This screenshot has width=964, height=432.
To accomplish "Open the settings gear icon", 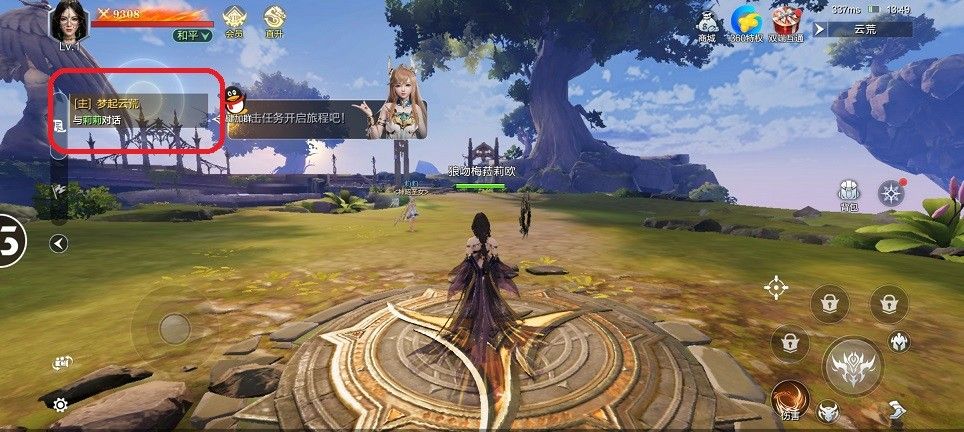I will tap(61, 404).
